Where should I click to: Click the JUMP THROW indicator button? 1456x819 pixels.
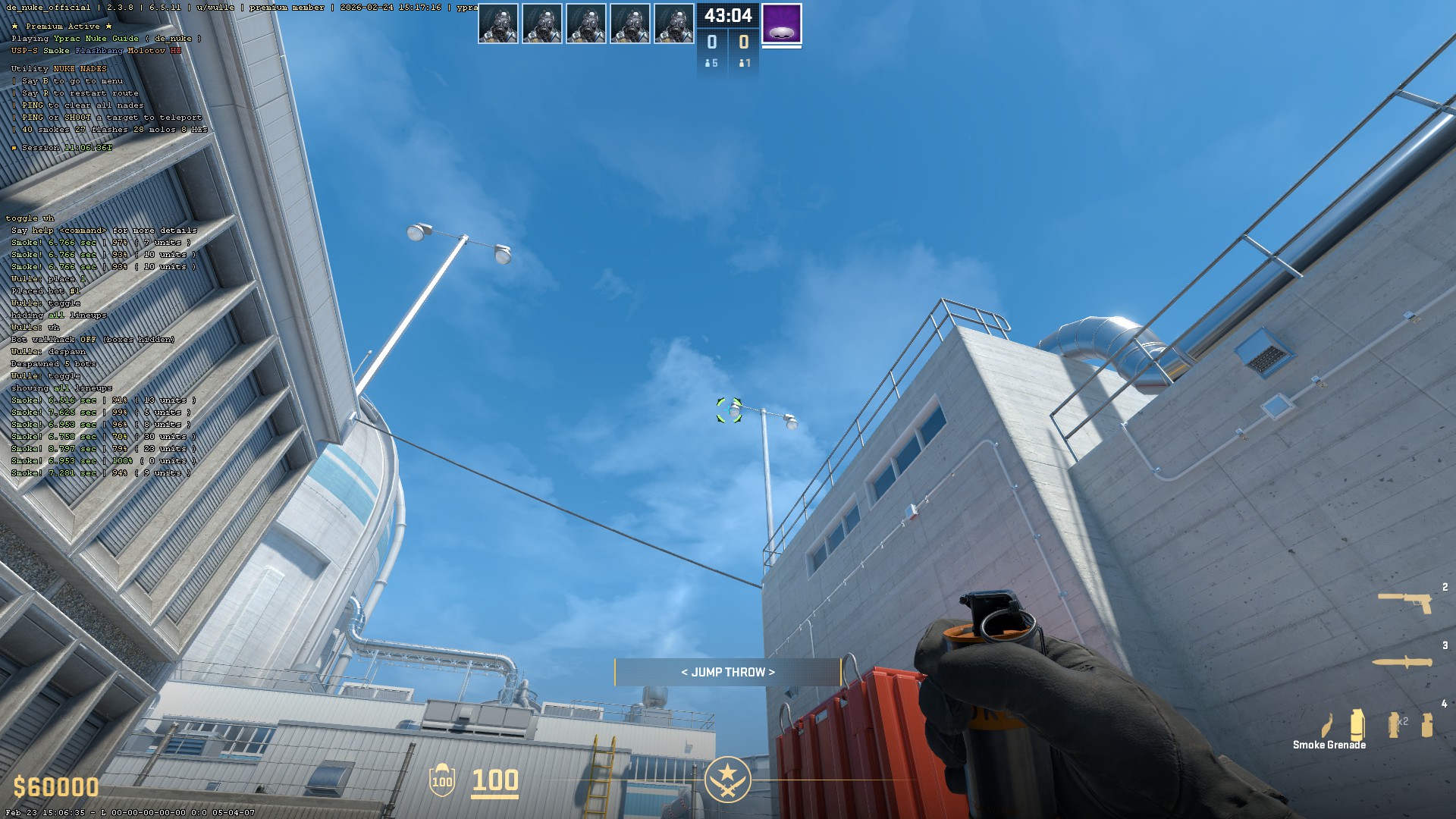pyautogui.click(x=727, y=672)
